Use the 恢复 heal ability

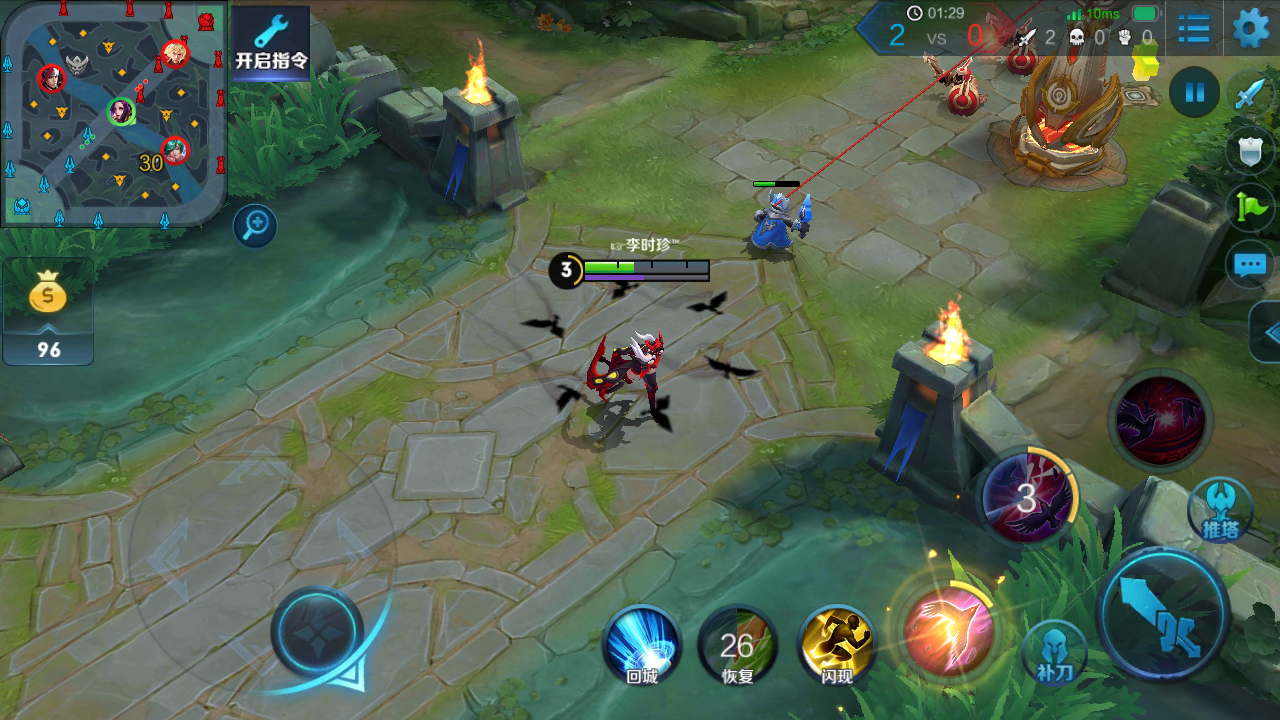[x=738, y=645]
